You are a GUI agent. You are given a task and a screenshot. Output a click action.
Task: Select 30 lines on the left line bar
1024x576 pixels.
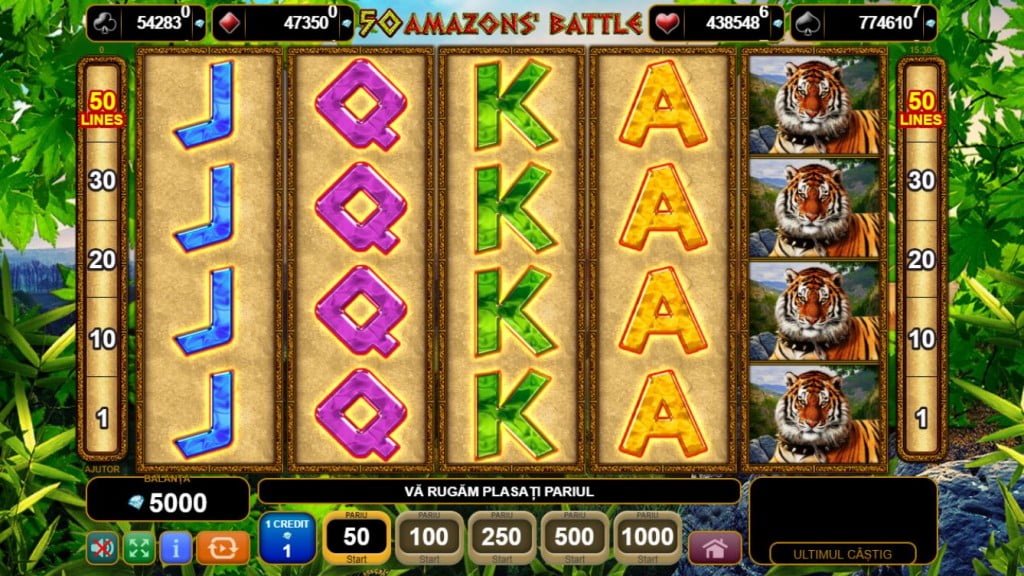tap(103, 181)
